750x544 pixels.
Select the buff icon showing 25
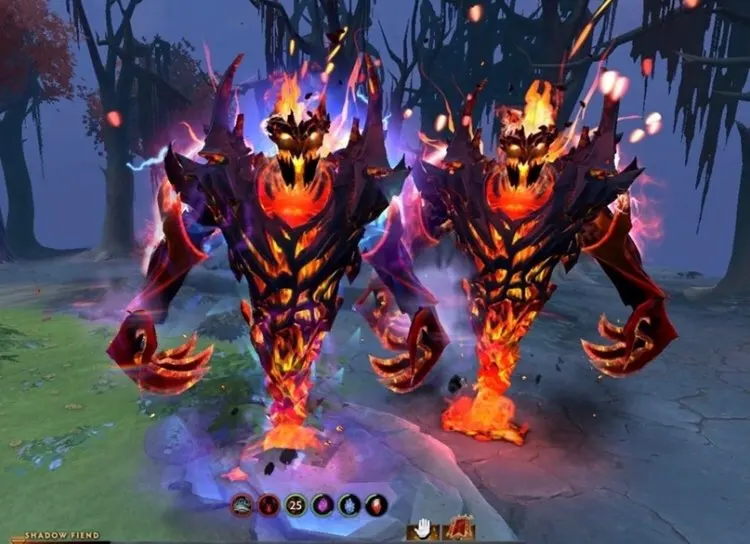295,505
